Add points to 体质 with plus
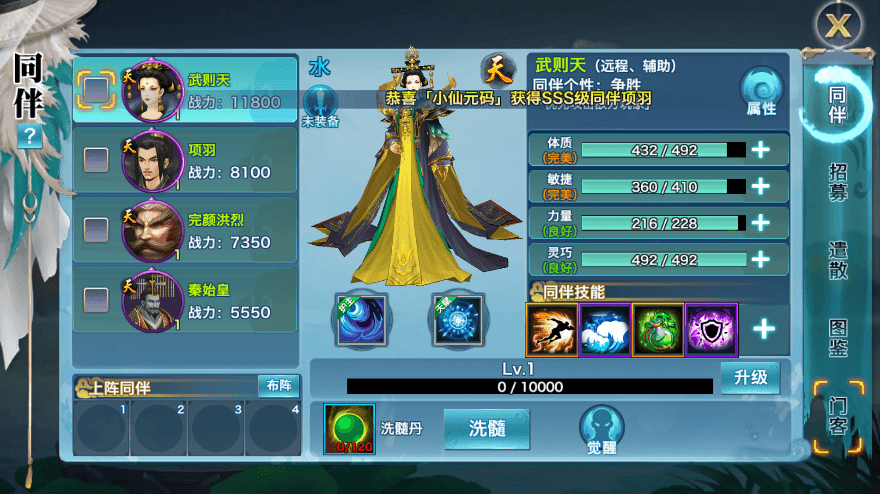 coord(760,150)
